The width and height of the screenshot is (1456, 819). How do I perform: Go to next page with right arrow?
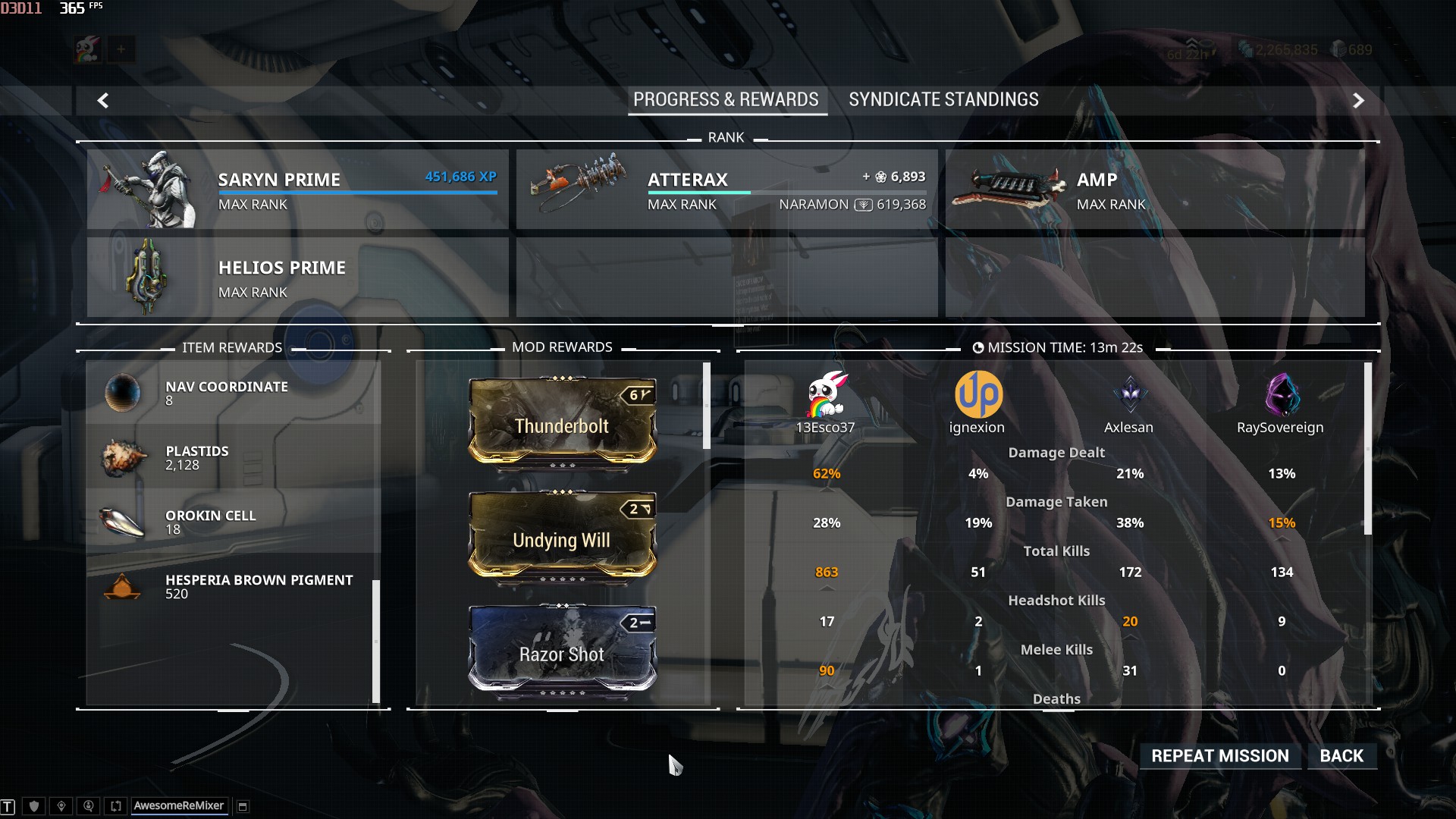point(1358,100)
